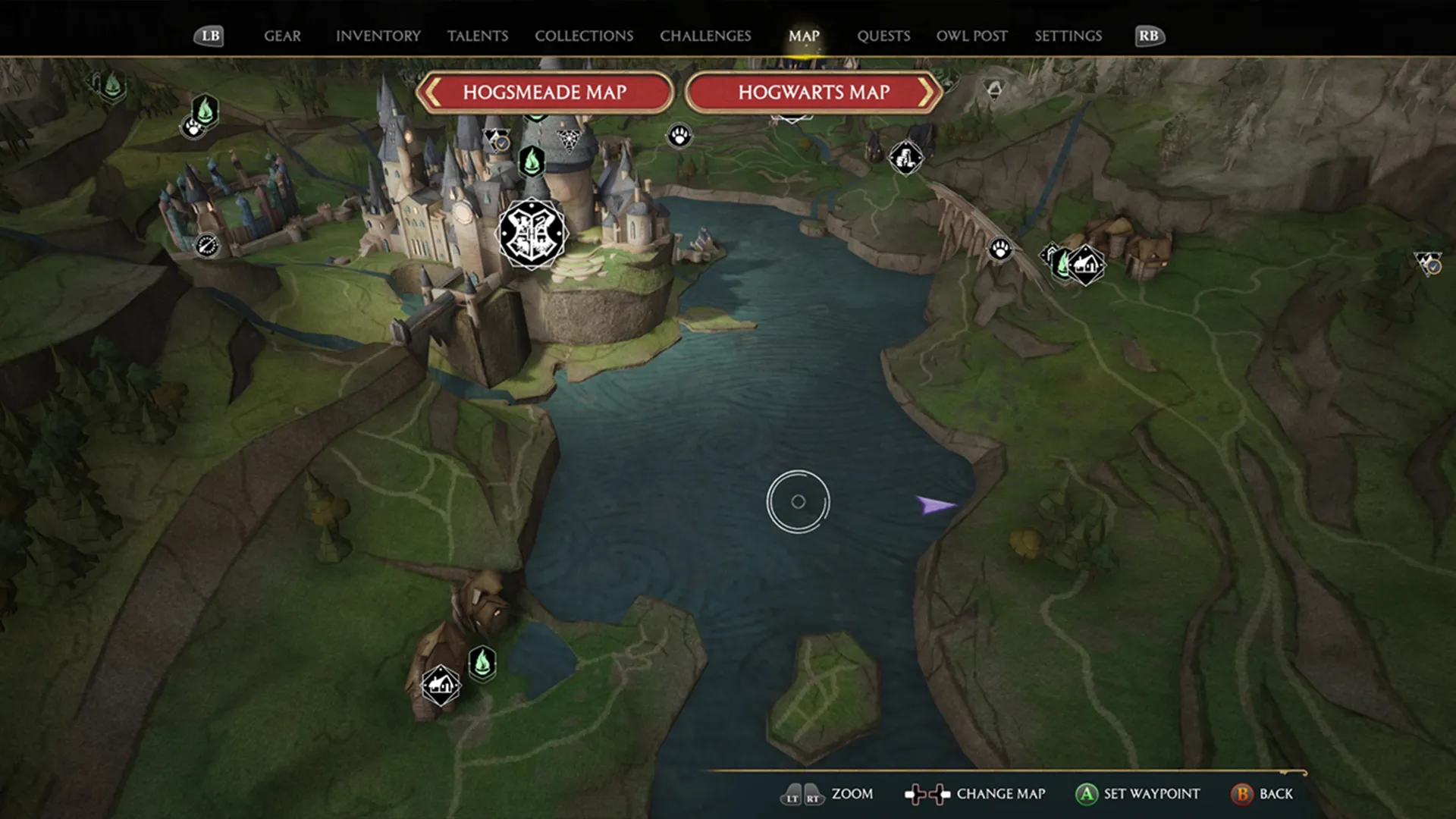Open the Talents tab
Image resolution: width=1456 pixels, height=819 pixels.
[x=477, y=36]
